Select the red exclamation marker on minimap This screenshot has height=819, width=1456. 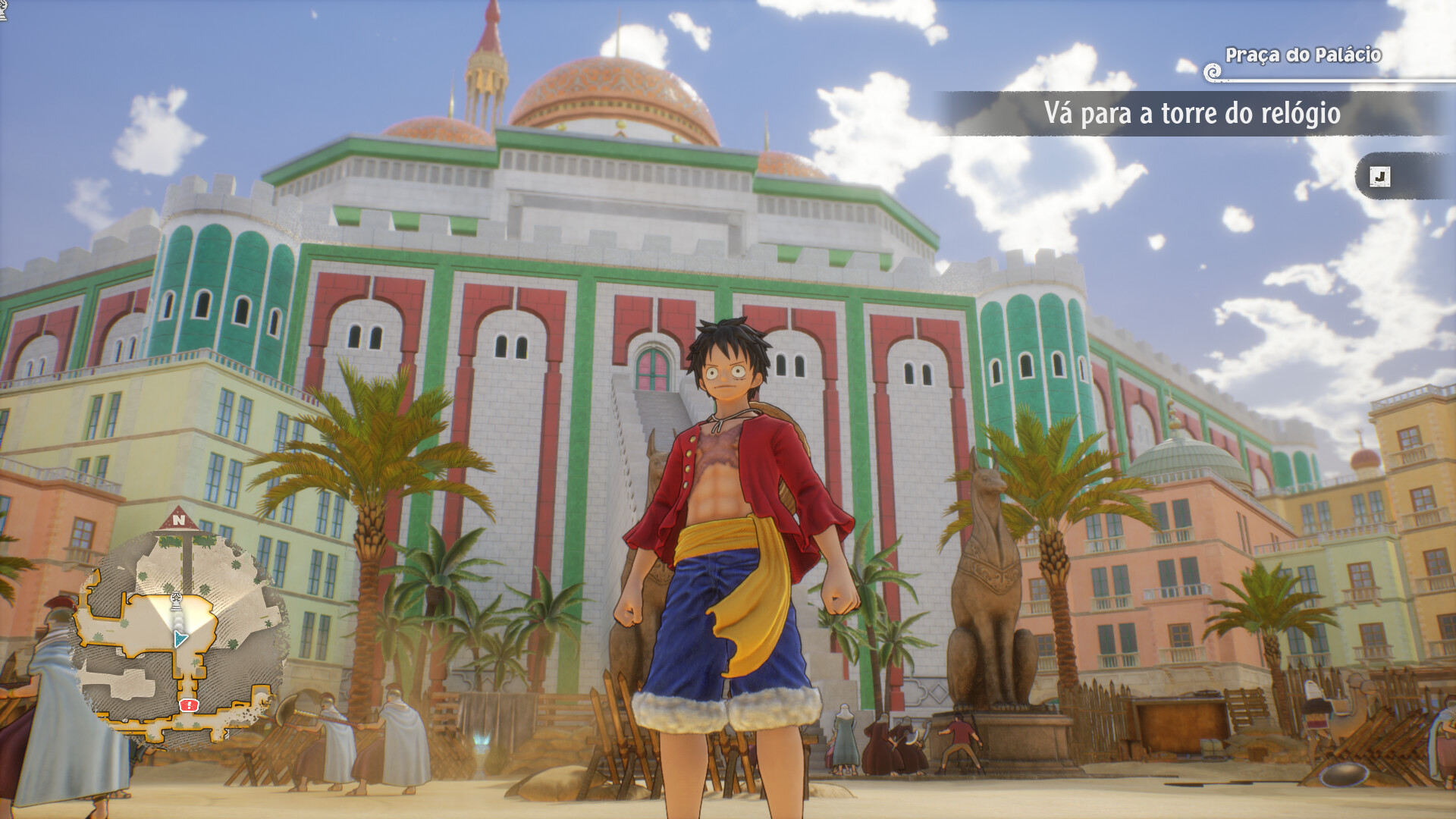[189, 705]
